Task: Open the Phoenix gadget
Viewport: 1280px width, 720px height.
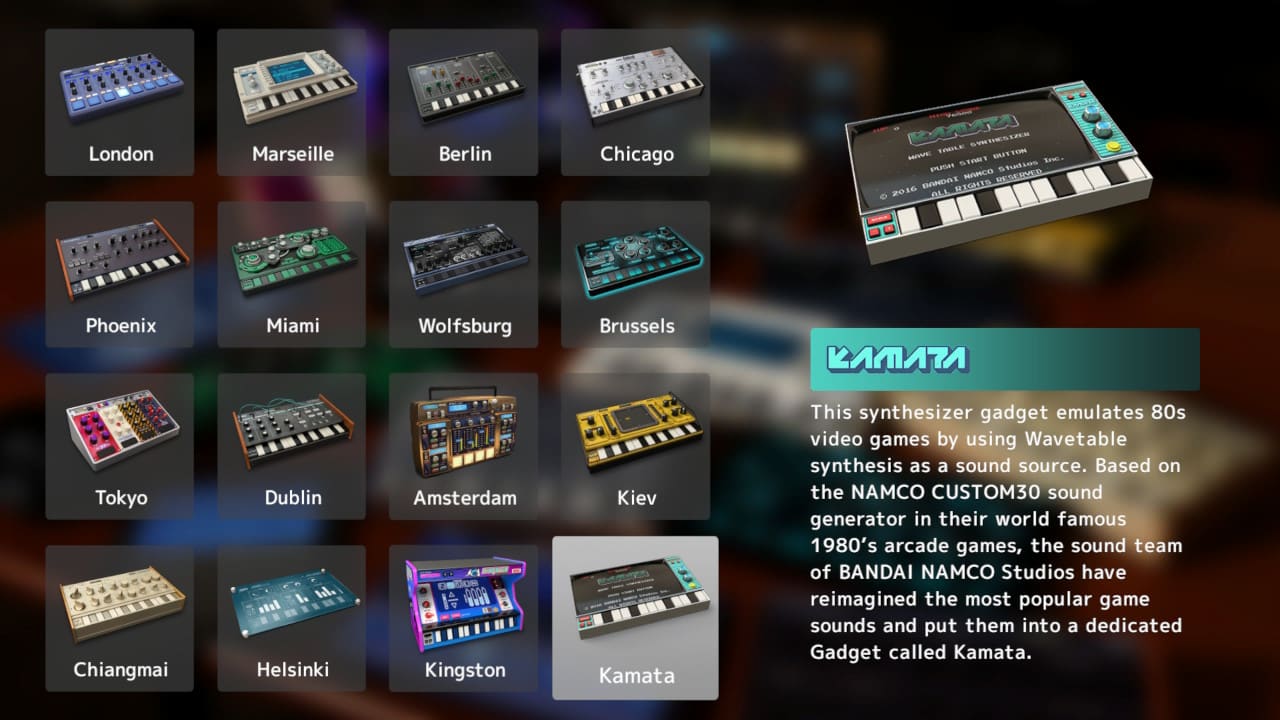Action: [119, 272]
